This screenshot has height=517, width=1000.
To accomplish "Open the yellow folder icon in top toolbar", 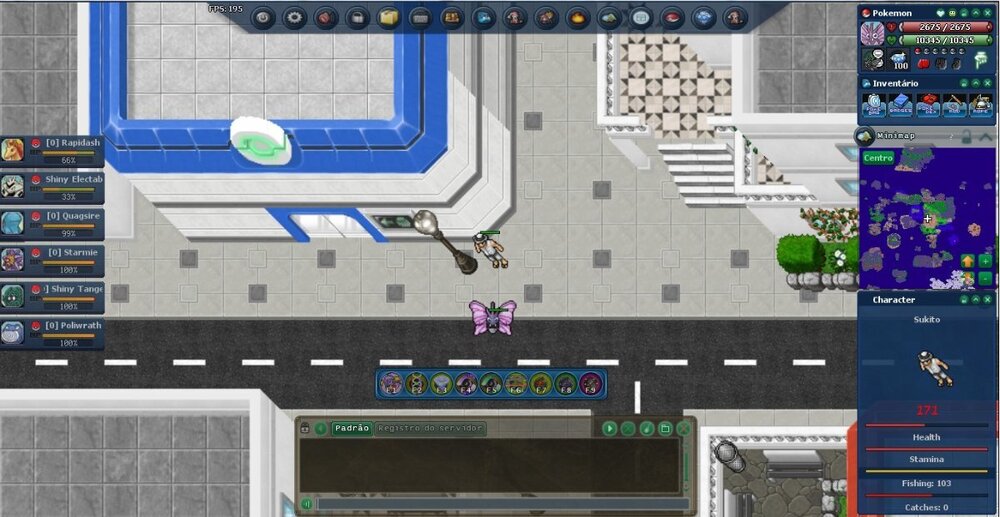I will (388, 17).
